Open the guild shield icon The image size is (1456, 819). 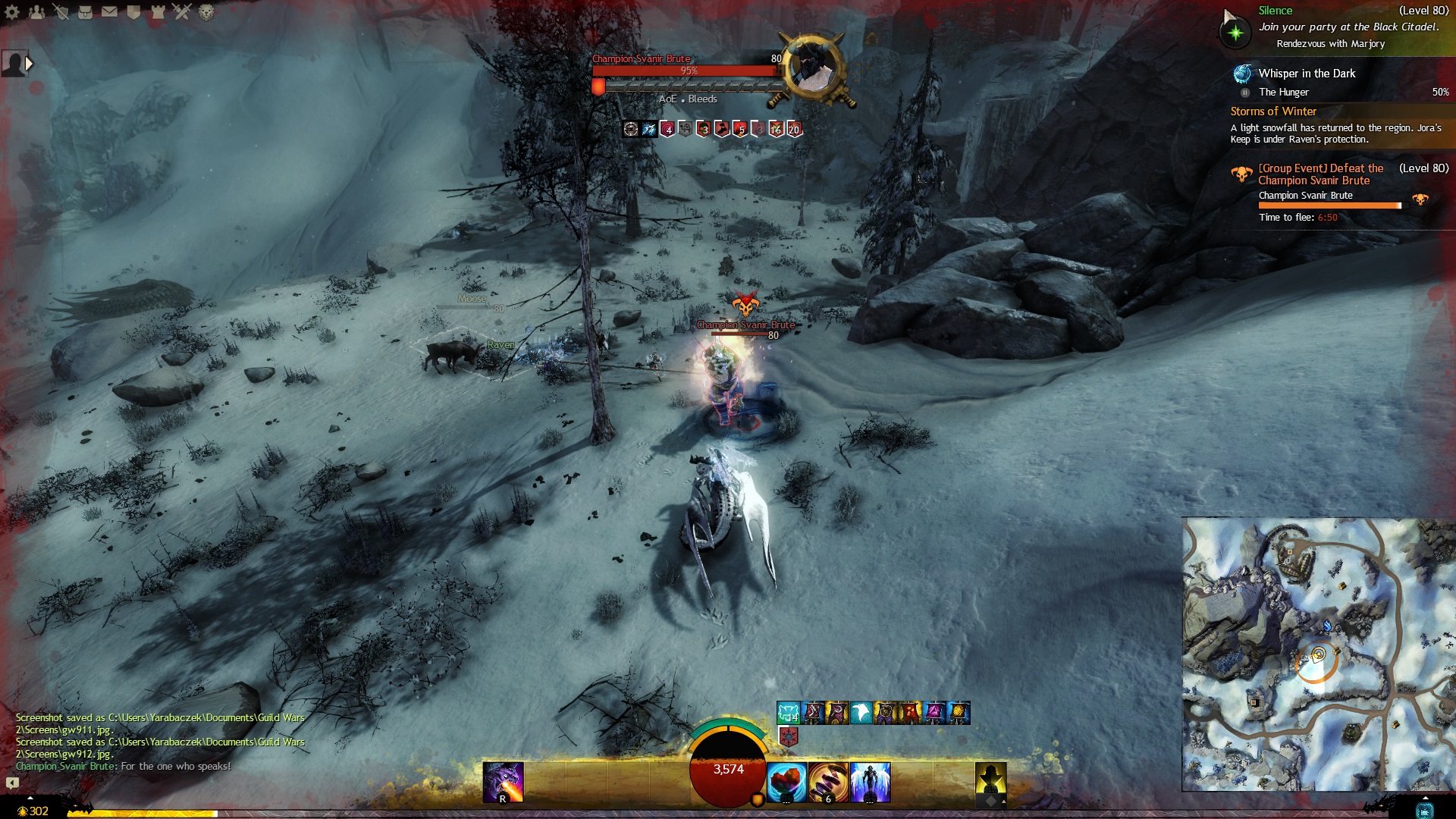[133, 12]
